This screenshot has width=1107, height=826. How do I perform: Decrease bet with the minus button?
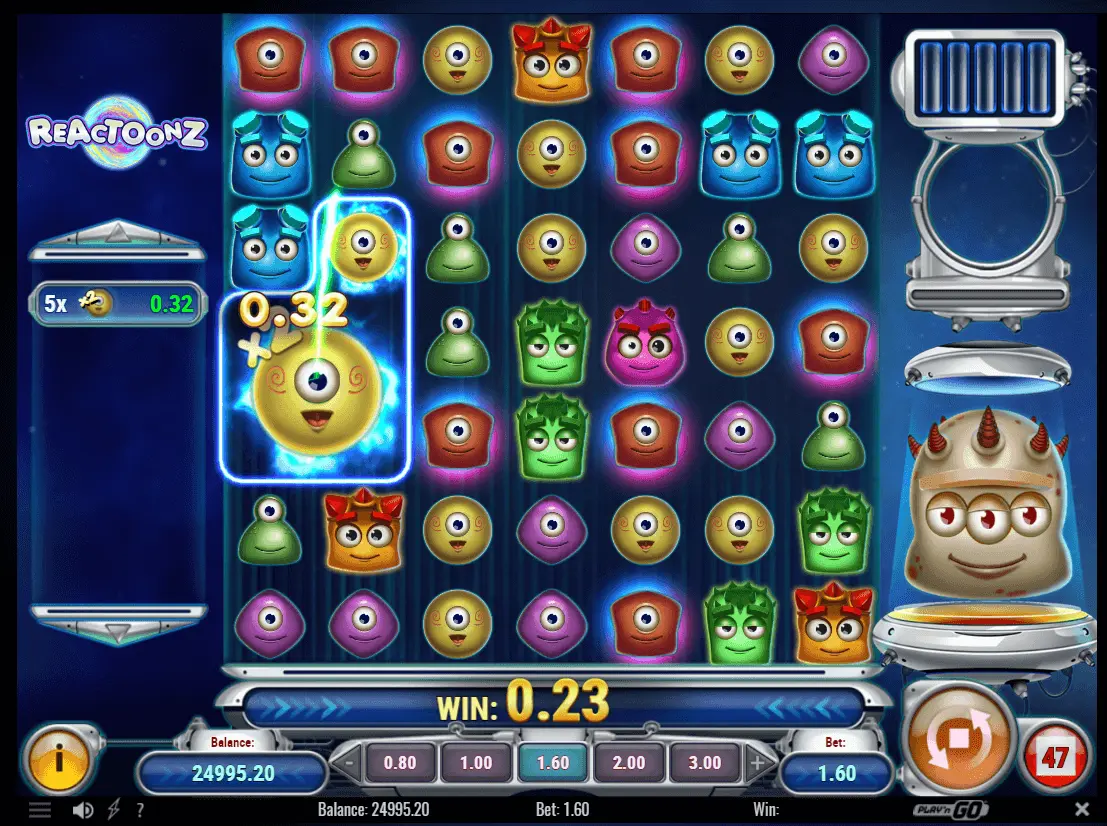click(x=347, y=763)
